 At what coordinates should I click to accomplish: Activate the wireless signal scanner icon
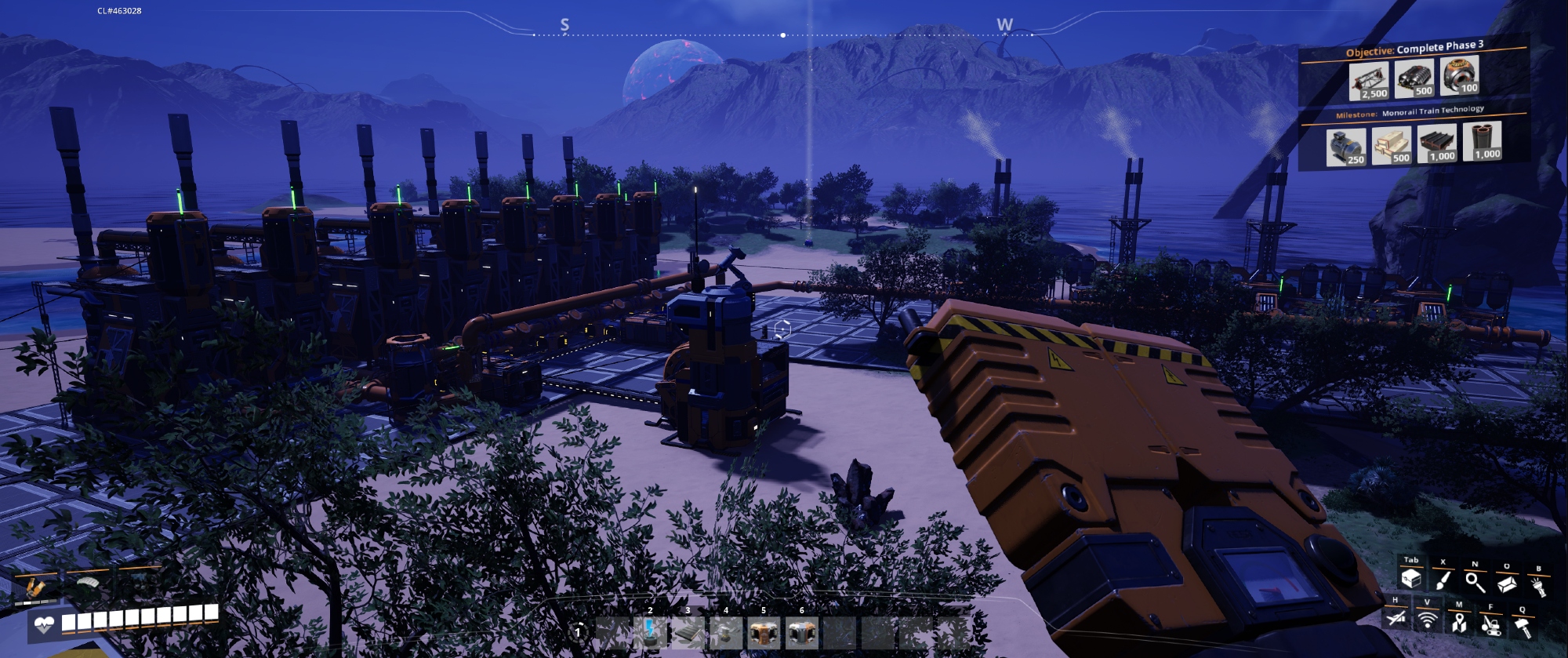1427,621
